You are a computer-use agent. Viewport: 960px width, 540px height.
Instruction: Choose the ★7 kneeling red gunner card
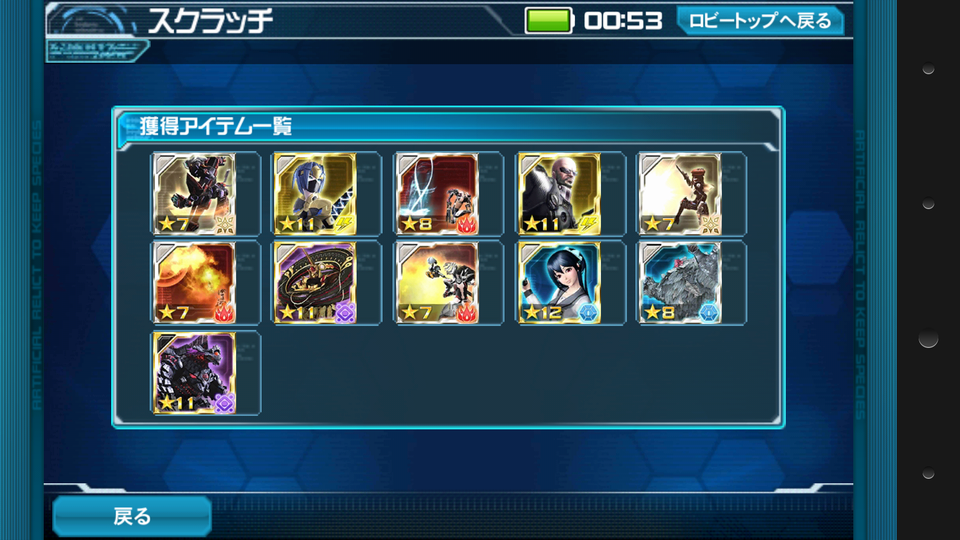[x=680, y=194]
